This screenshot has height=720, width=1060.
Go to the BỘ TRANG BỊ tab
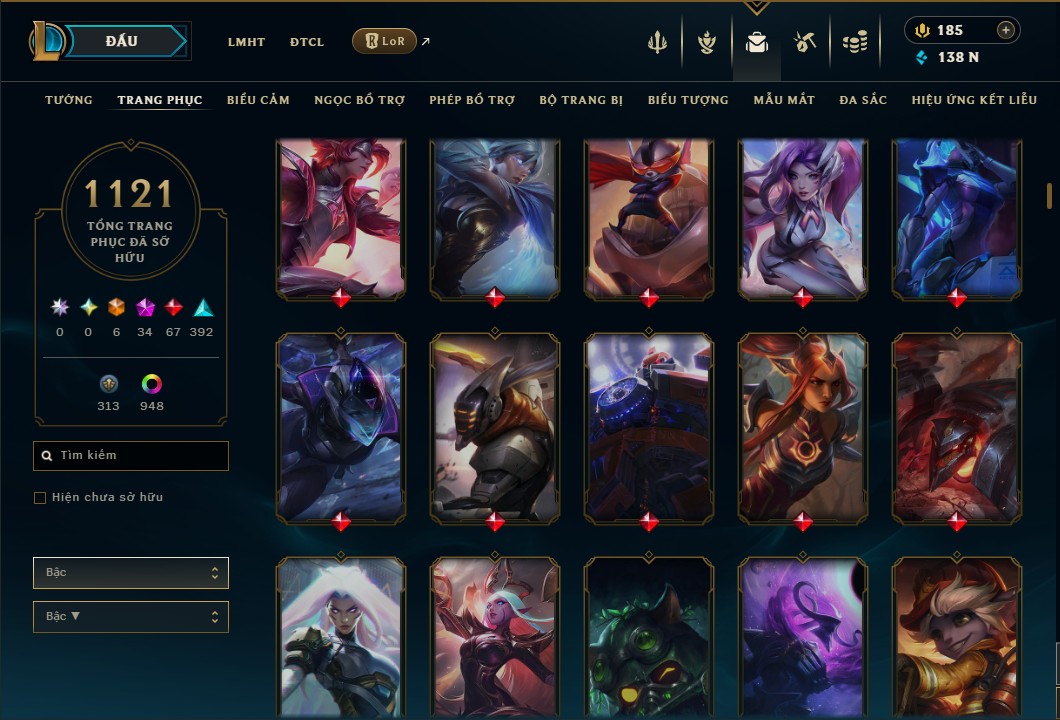(x=581, y=100)
